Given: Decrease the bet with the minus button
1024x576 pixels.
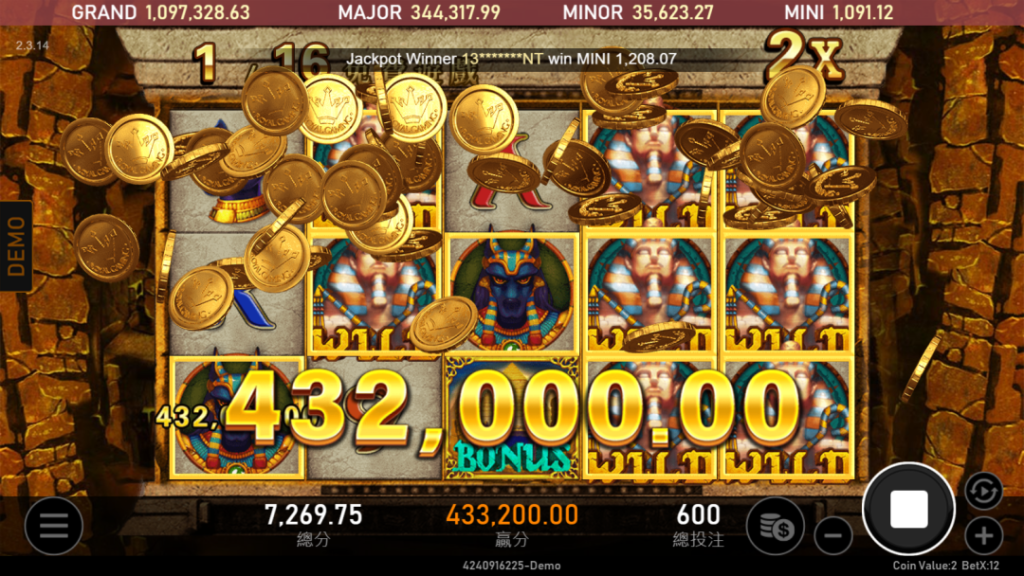Looking at the screenshot, I should [832, 536].
